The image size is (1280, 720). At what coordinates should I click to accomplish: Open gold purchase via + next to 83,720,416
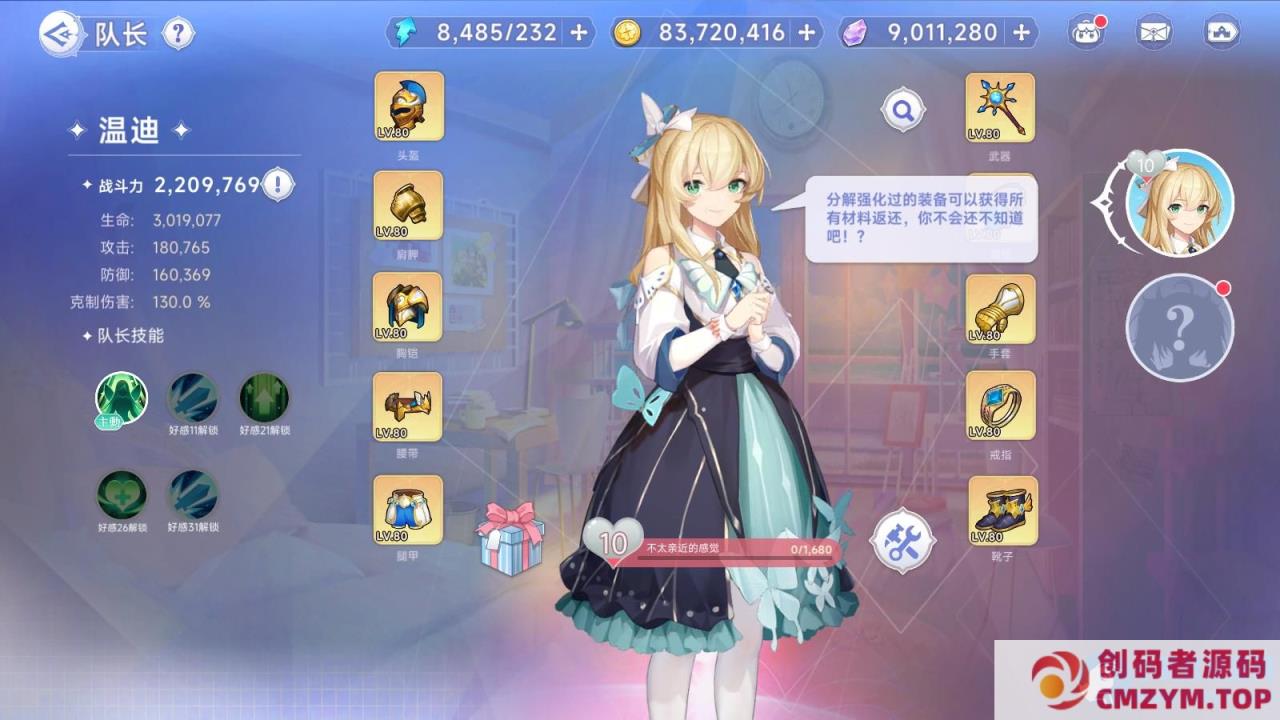[806, 32]
